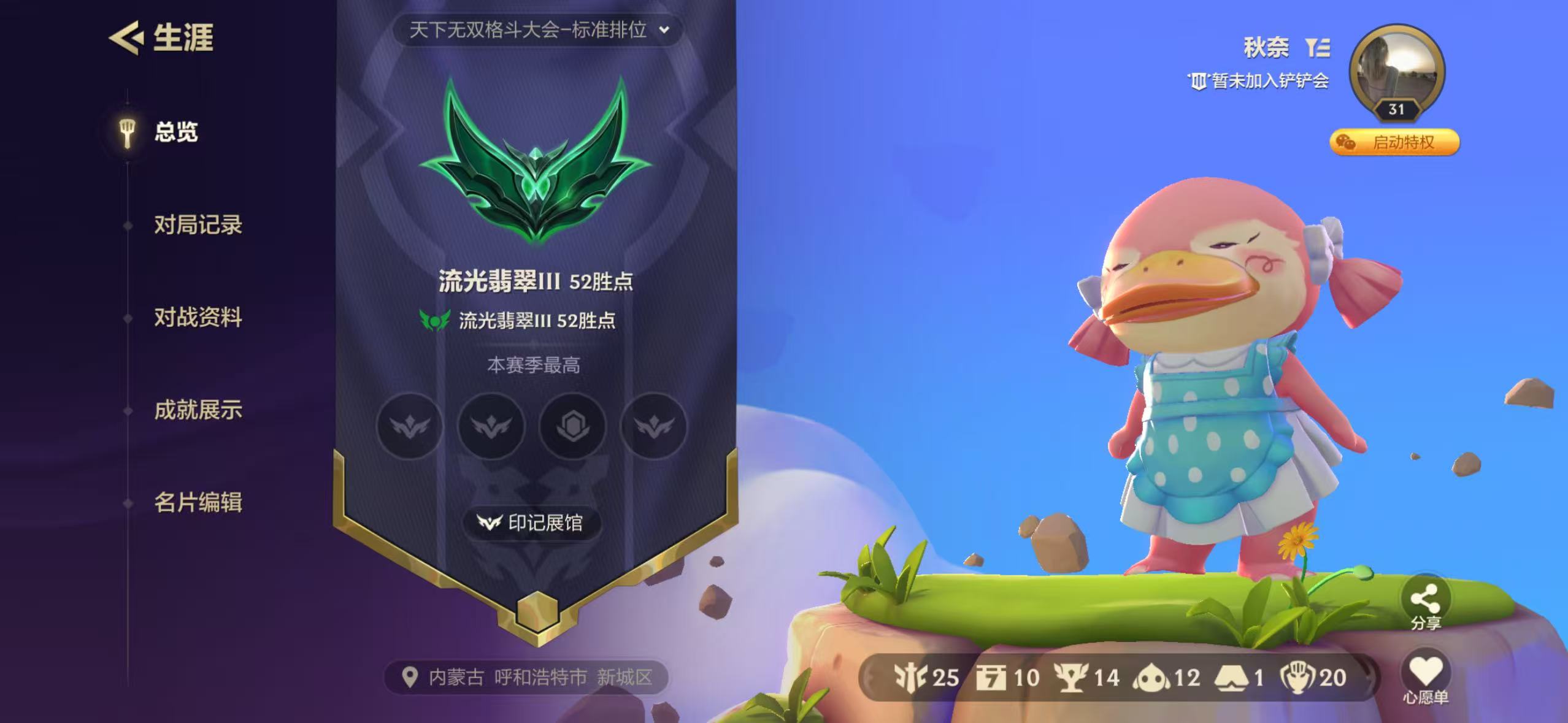The image size is (1568, 723).
Task: Click the trophy icon showing 14
Action: (x=1070, y=676)
